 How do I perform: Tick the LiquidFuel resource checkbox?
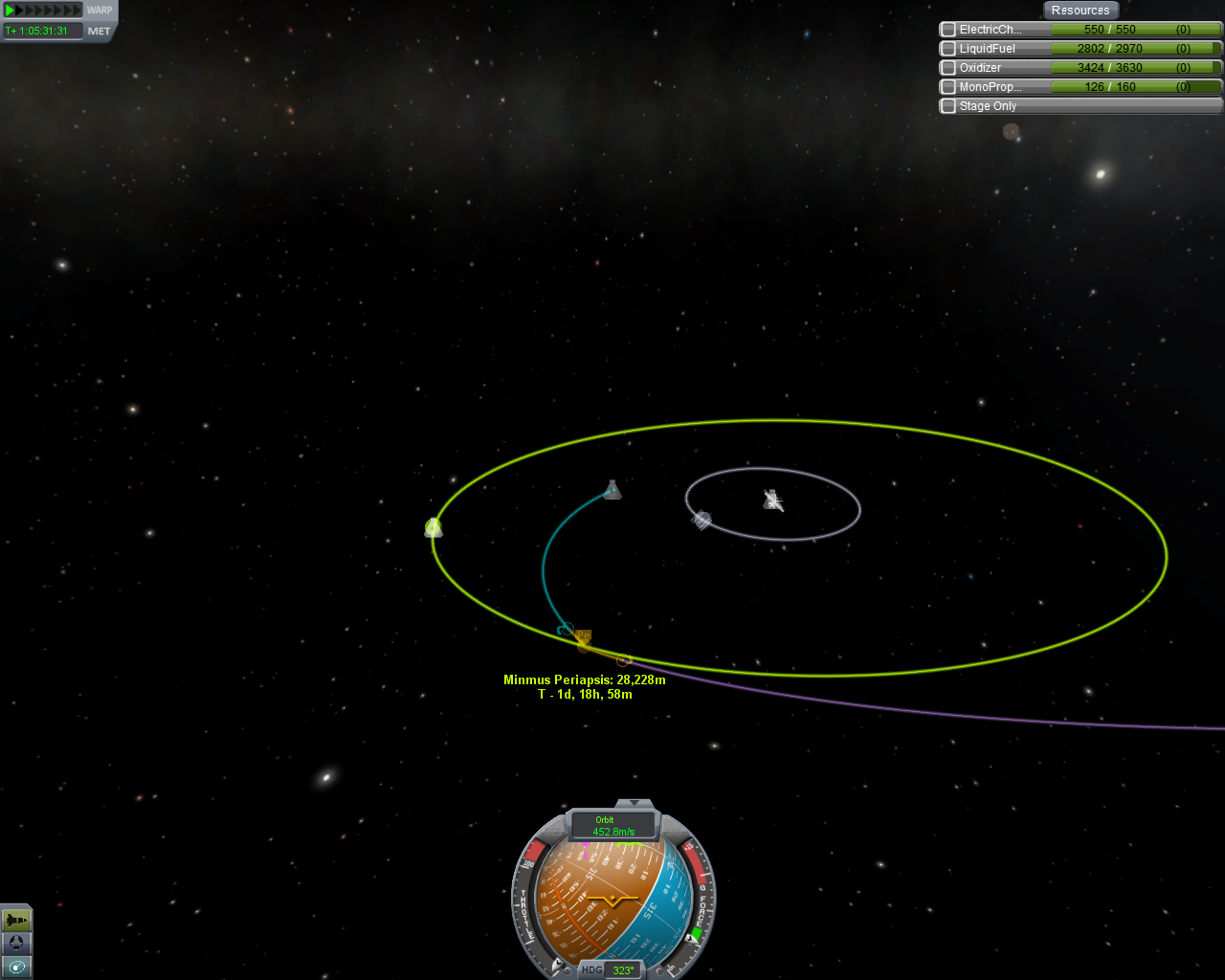(x=948, y=49)
